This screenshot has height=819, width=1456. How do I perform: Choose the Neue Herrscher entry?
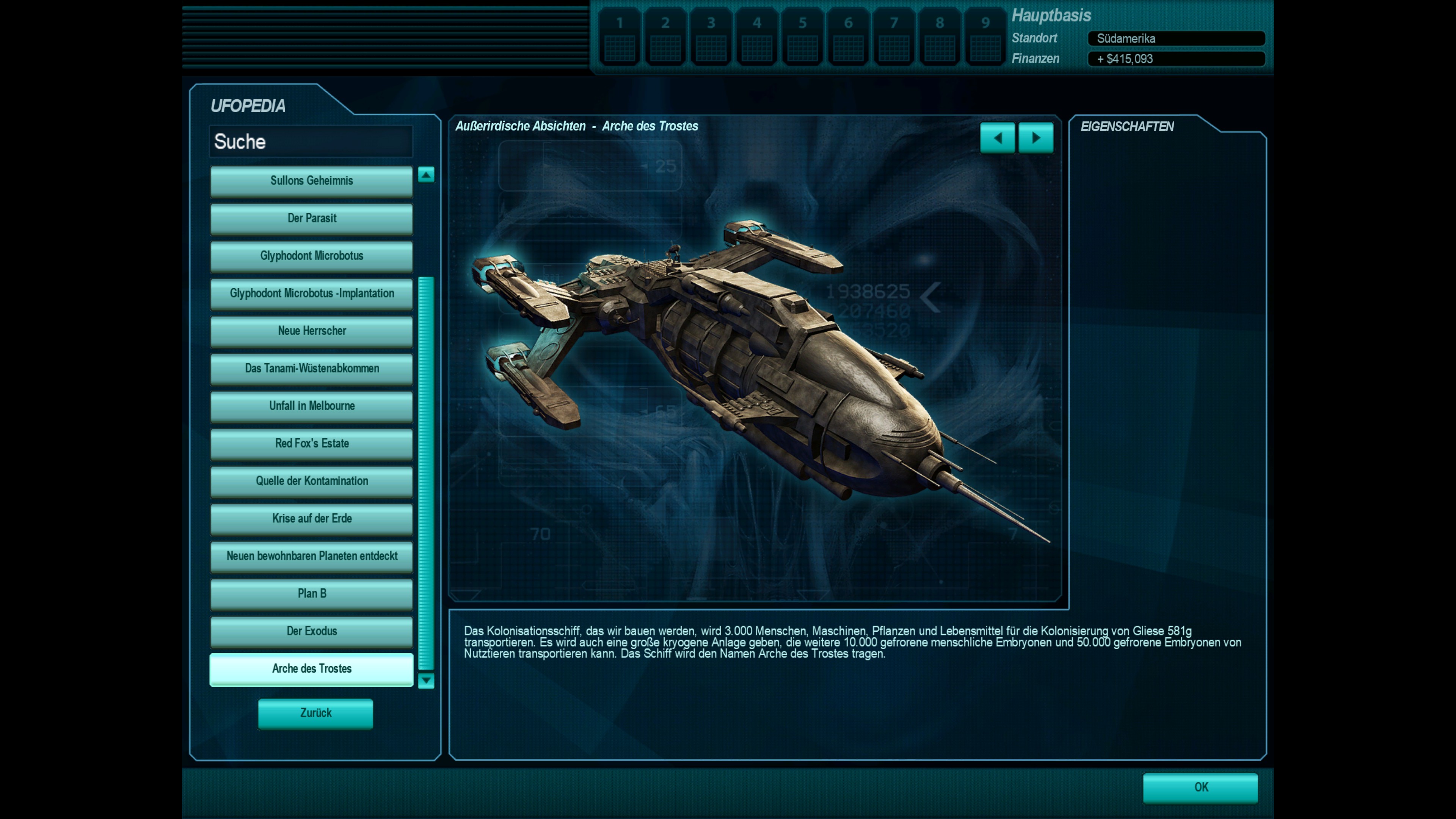pos(311,331)
